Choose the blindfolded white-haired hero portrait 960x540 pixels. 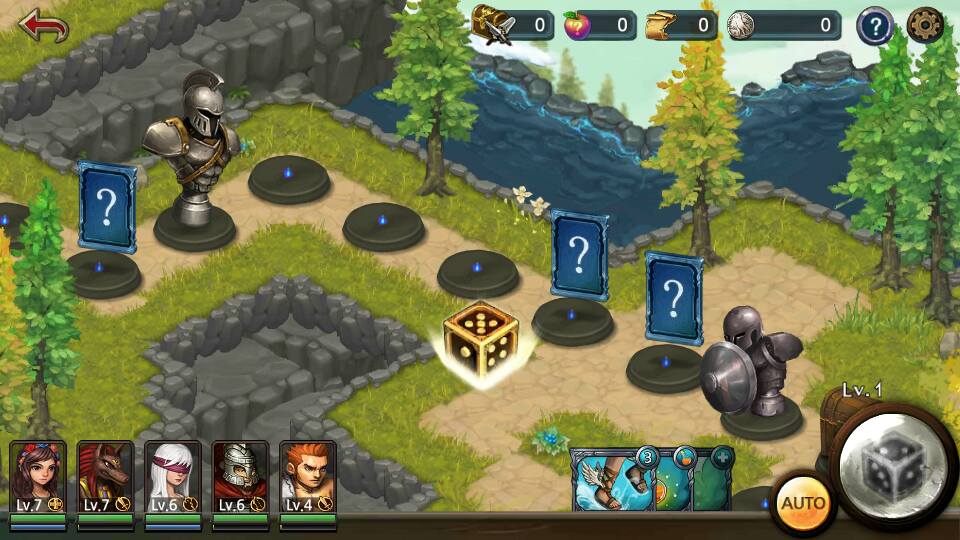(x=173, y=477)
